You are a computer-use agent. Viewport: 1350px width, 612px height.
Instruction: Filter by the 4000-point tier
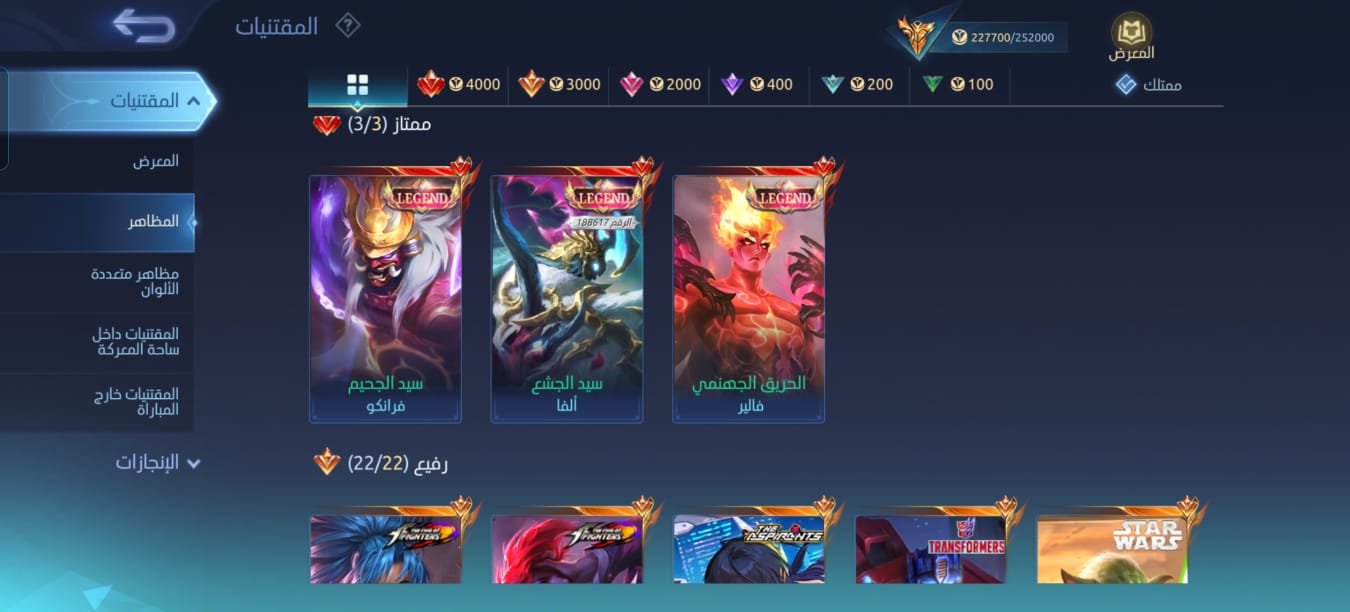(459, 84)
